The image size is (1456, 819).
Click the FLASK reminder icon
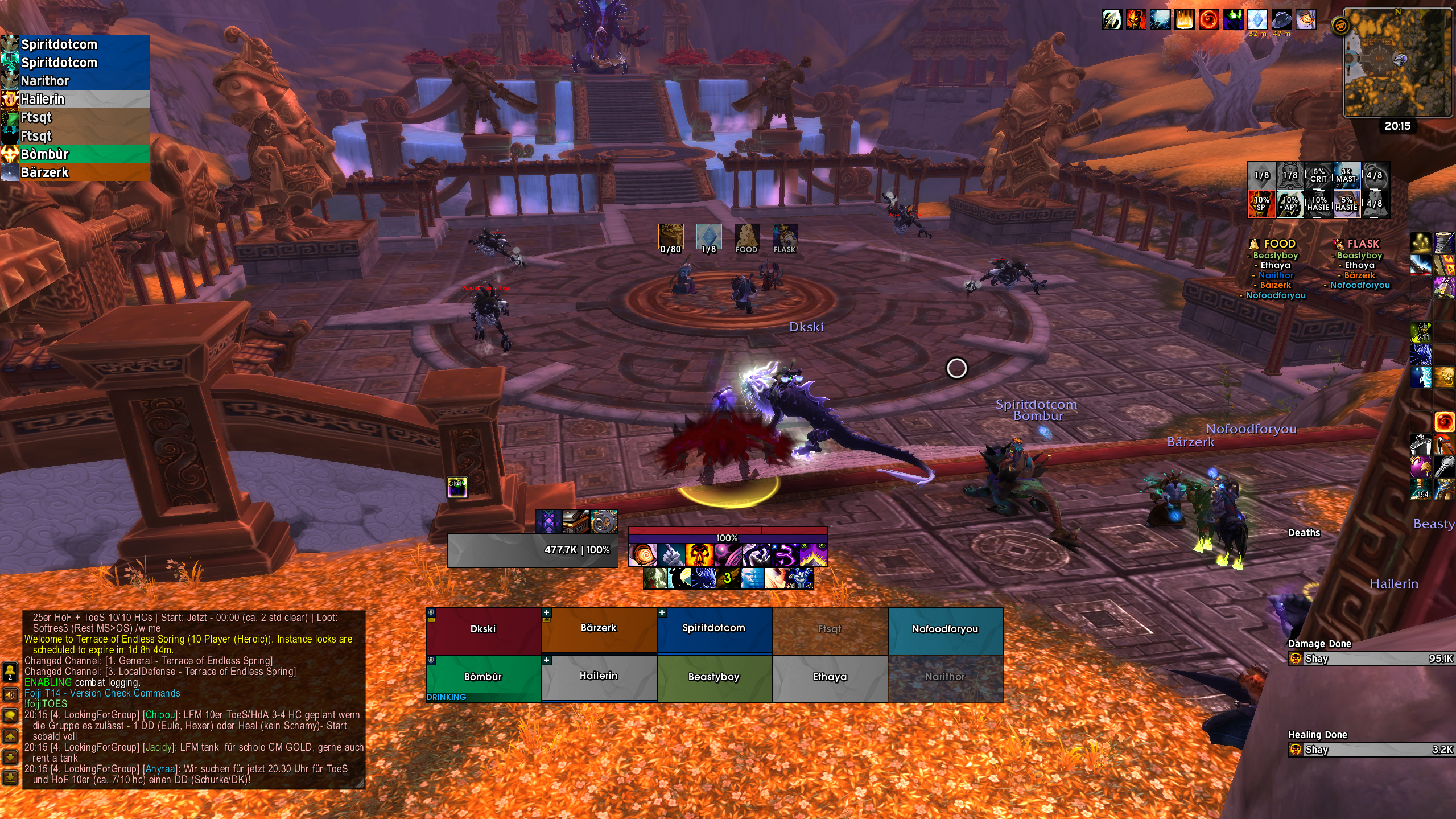click(785, 238)
